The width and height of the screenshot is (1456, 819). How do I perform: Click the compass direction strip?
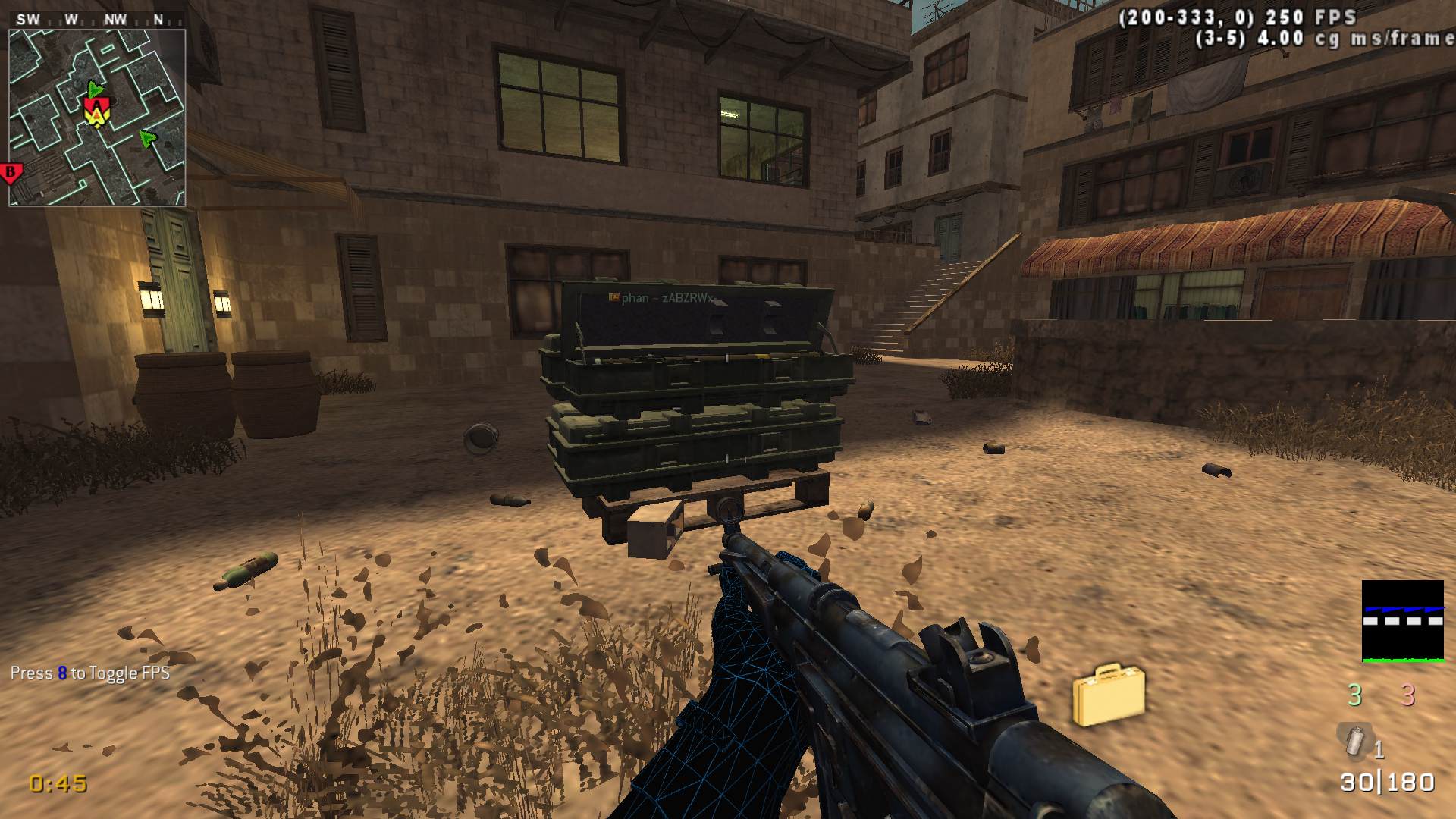(x=96, y=20)
